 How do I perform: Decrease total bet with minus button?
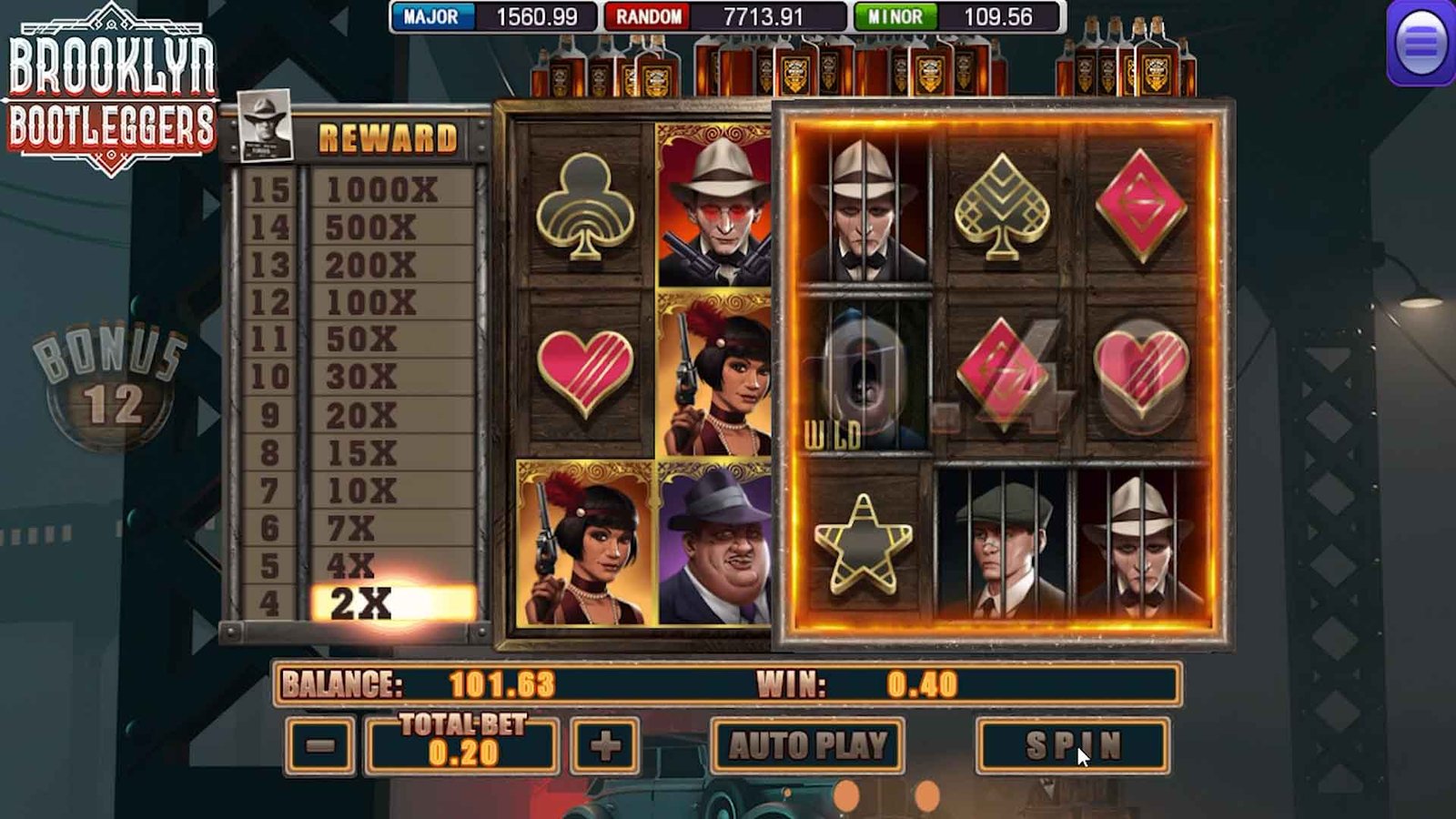tap(320, 746)
